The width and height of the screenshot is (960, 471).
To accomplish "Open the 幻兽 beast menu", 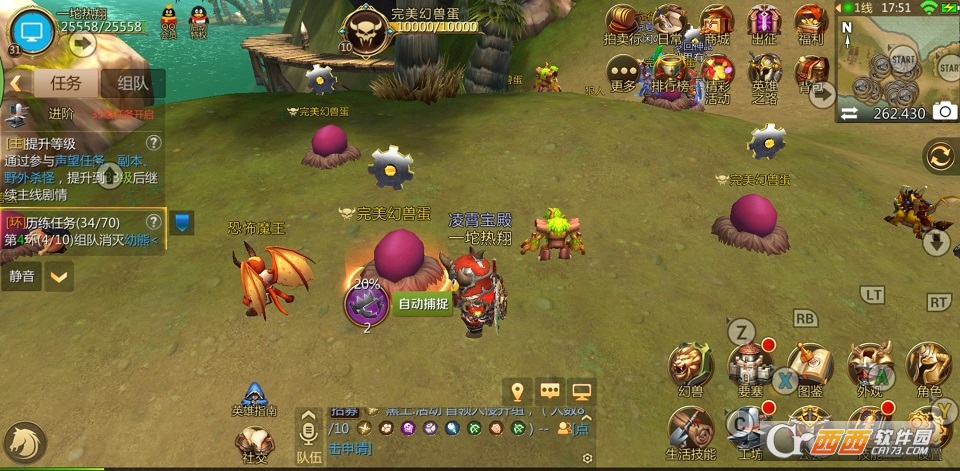I will tap(691, 367).
